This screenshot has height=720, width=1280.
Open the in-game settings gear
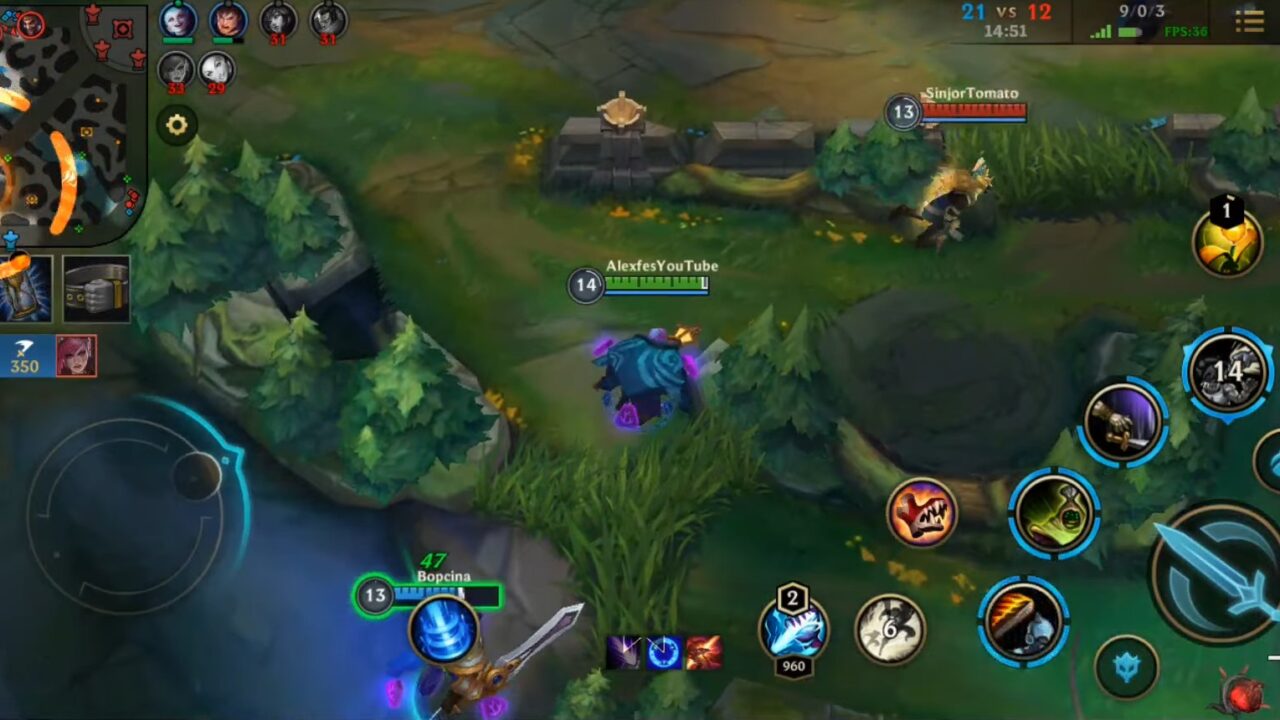click(177, 125)
